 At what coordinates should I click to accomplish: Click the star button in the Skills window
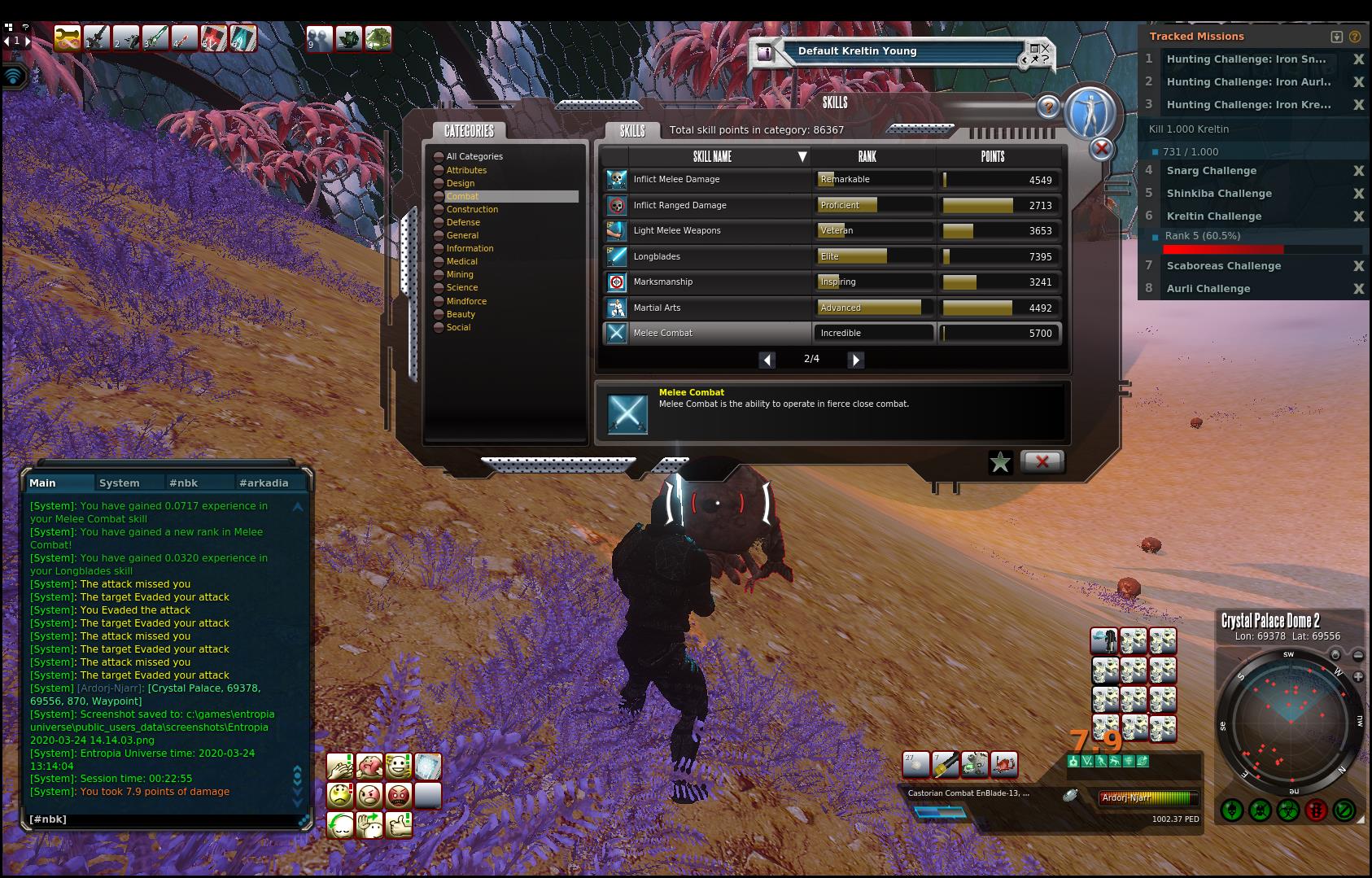pyautogui.click(x=1000, y=462)
